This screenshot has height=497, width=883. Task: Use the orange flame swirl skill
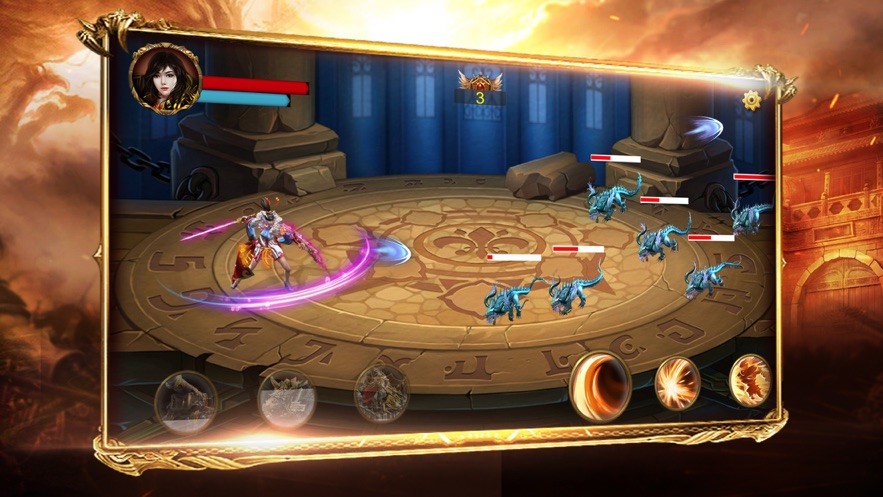(749, 380)
